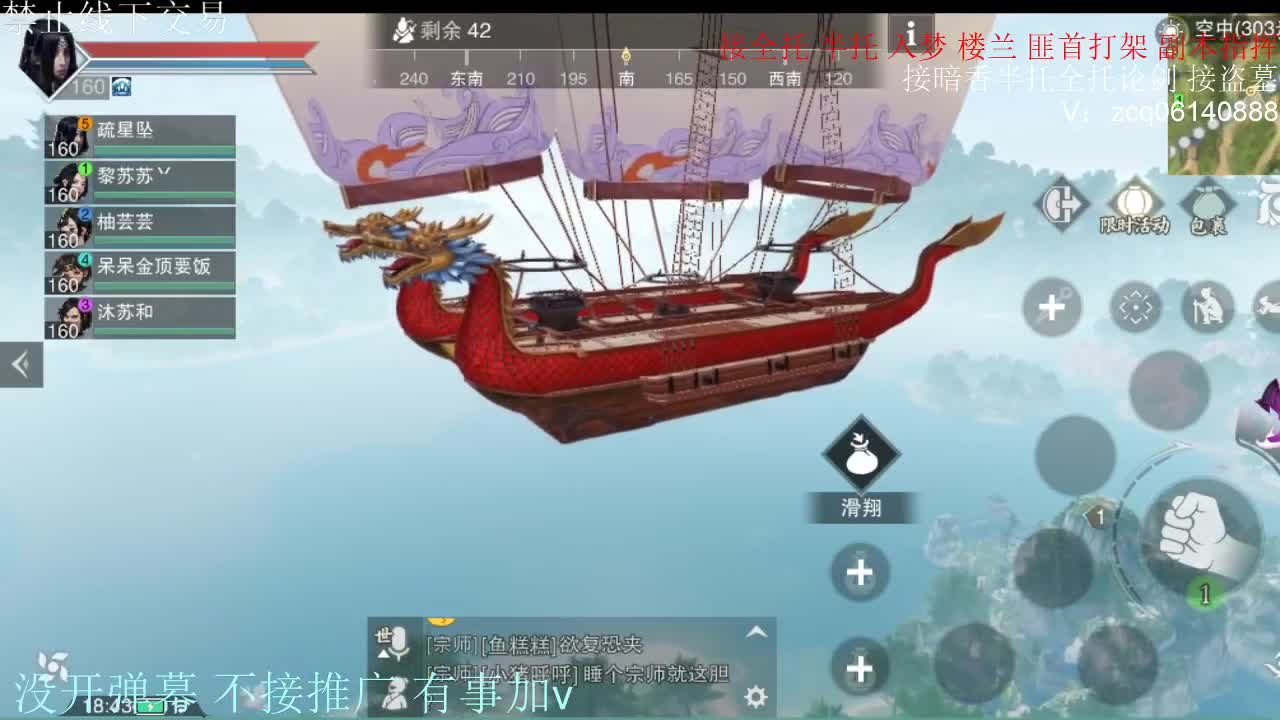This screenshot has height=720, width=1280.
Task: Collapse the team list with left arrow
Action: click(x=20, y=364)
